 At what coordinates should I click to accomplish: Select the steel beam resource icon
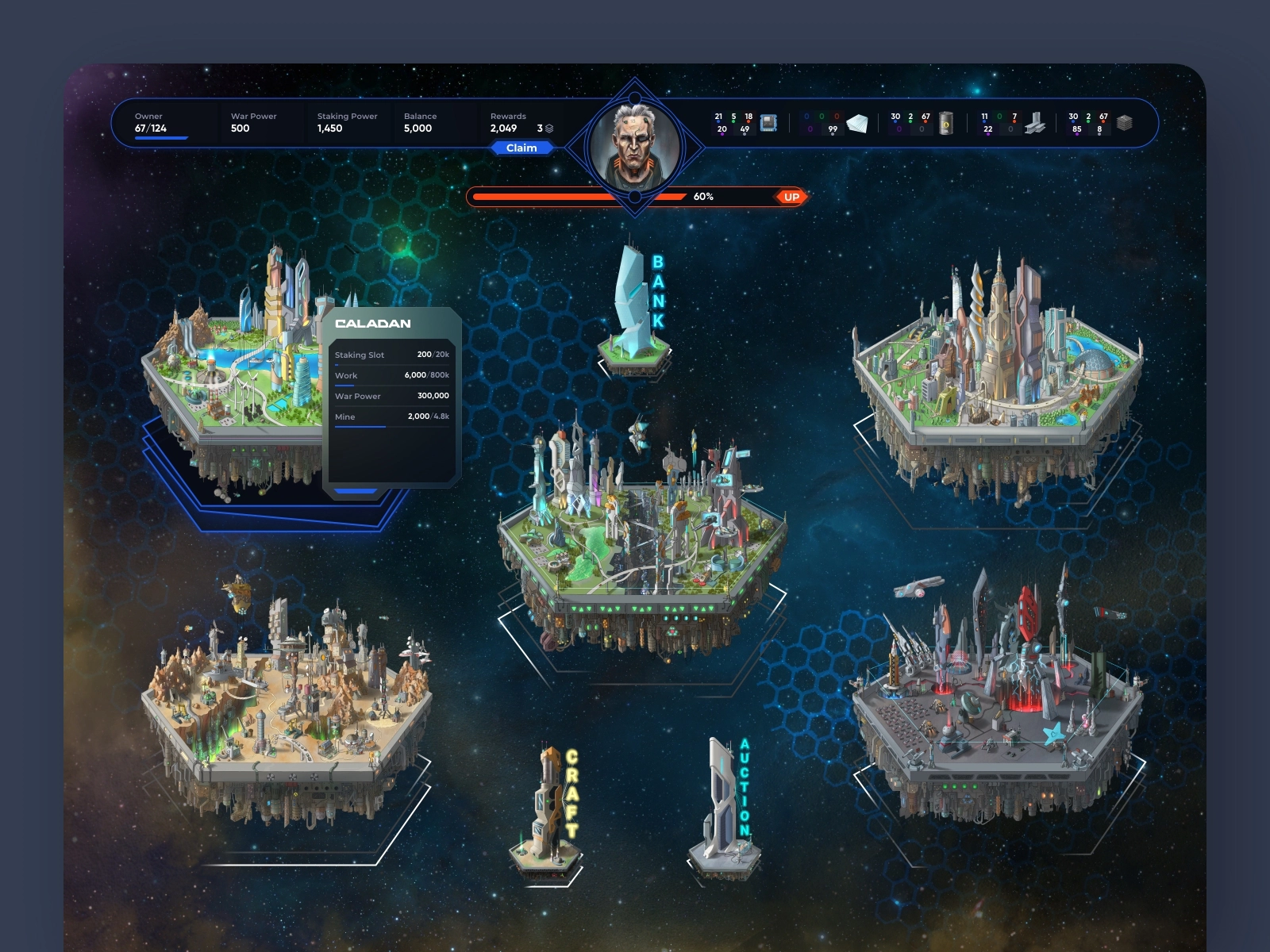click(x=1034, y=123)
